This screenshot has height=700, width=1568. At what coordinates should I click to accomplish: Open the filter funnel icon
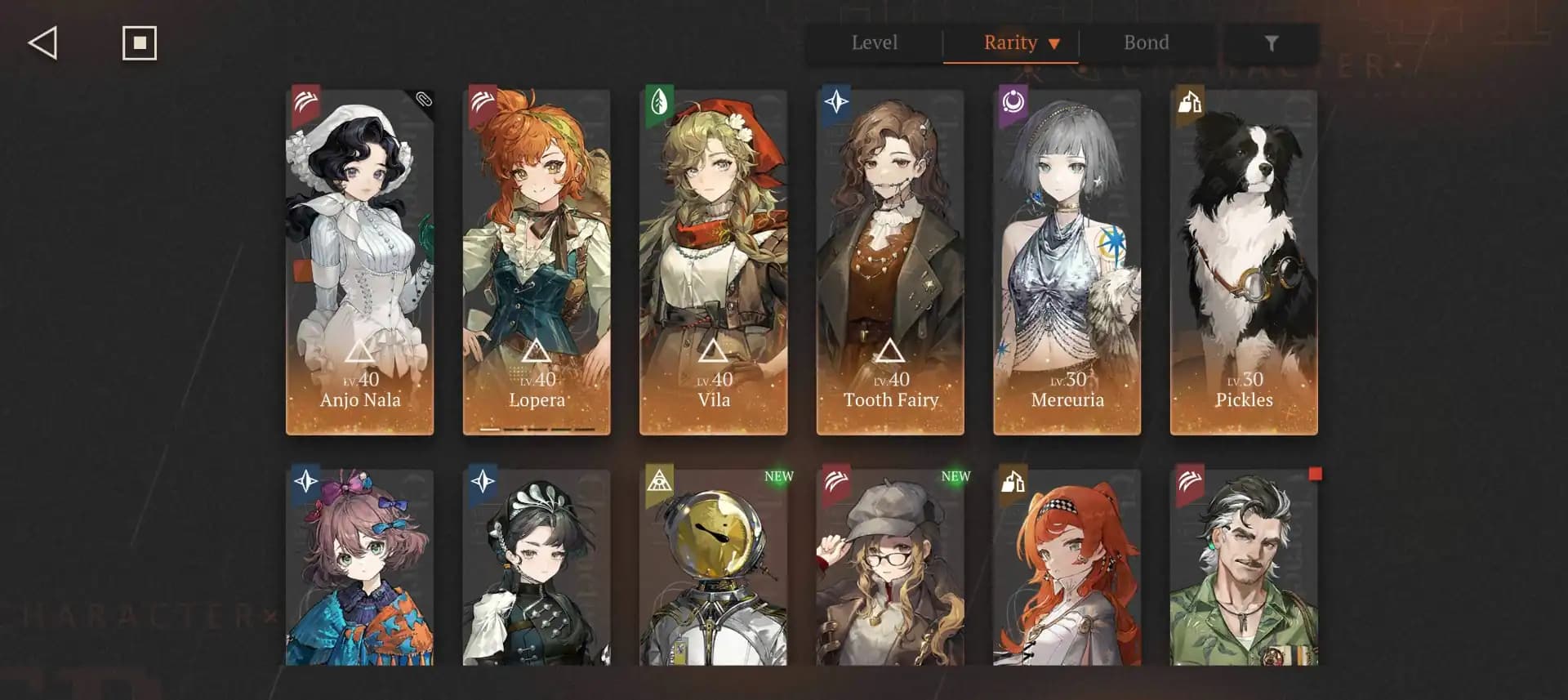[x=1272, y=43]
